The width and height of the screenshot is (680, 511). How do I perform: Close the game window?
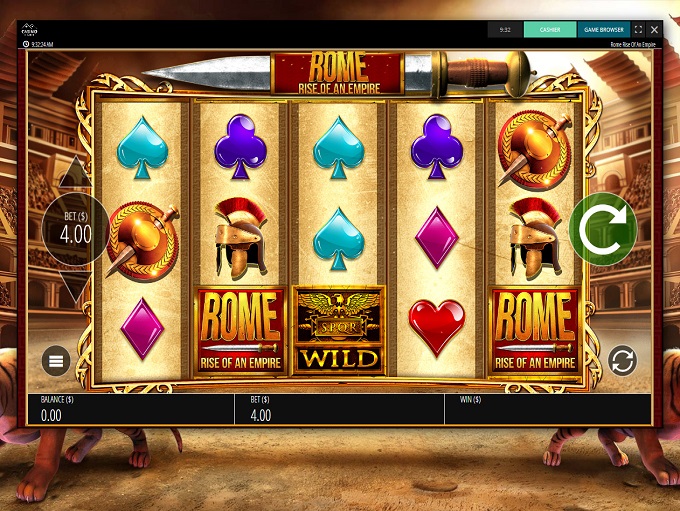tap(654, 30)
